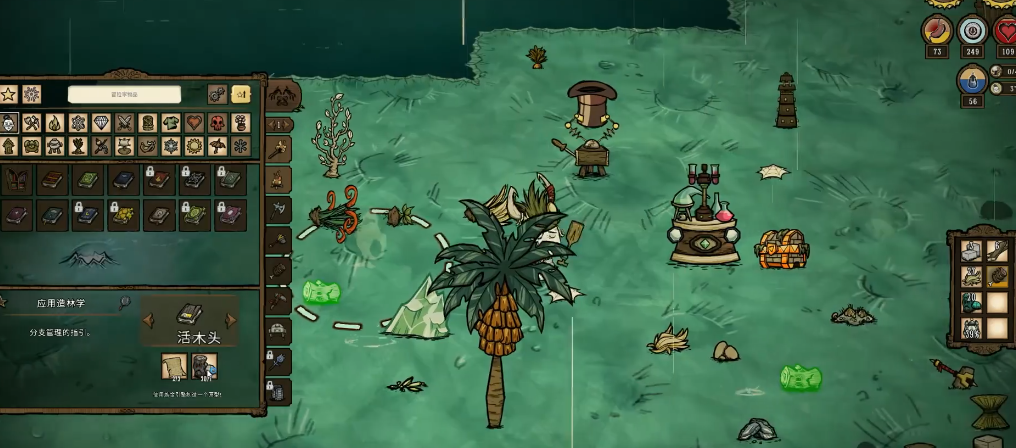
Task: Choose the red skull magic category
Action: (x=216, y=123)
